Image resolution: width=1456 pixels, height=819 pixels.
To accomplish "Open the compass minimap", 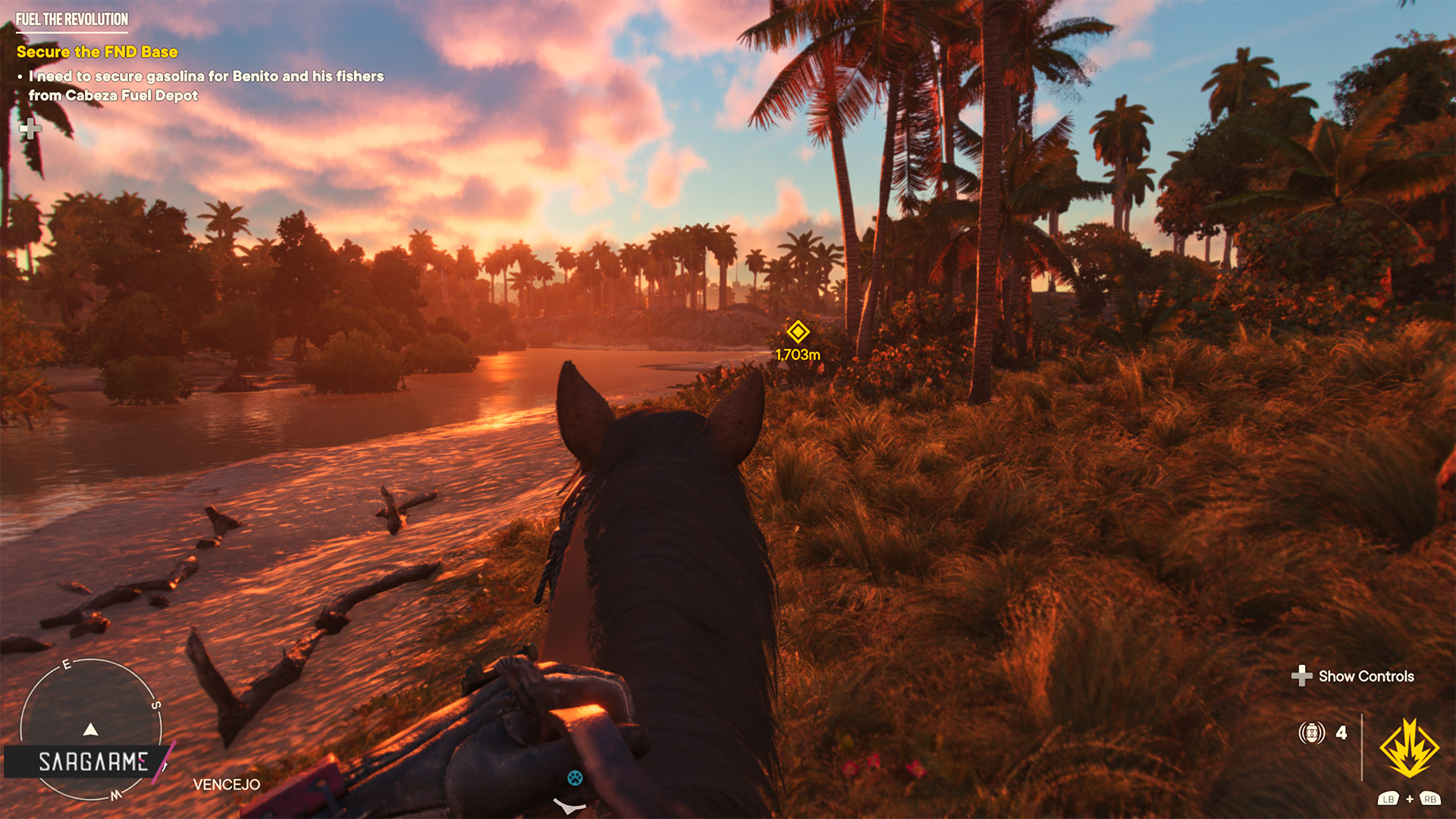I will tap(90, 728).
